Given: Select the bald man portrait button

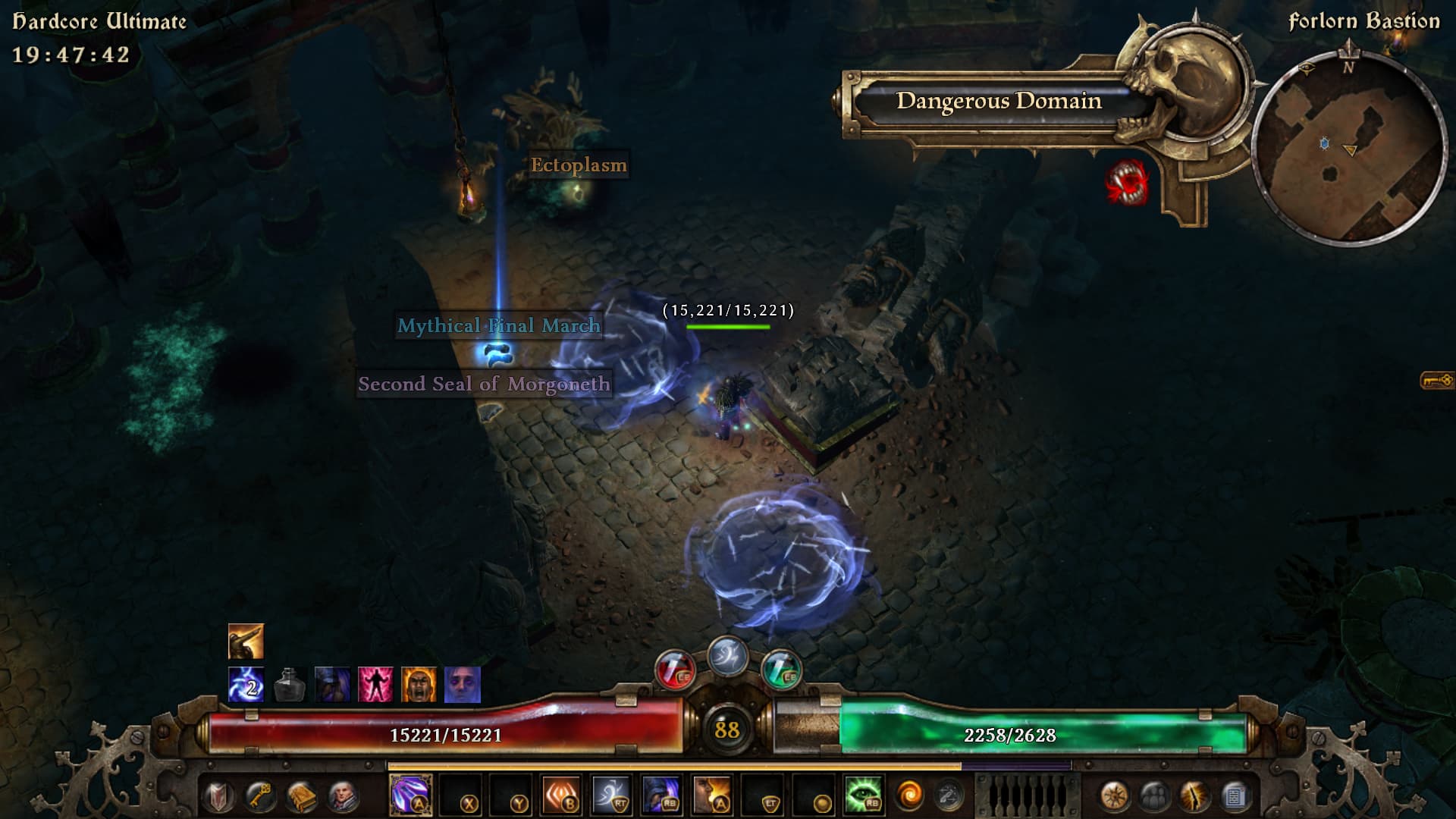Looking at the screenshot, I should coord(343,796).
